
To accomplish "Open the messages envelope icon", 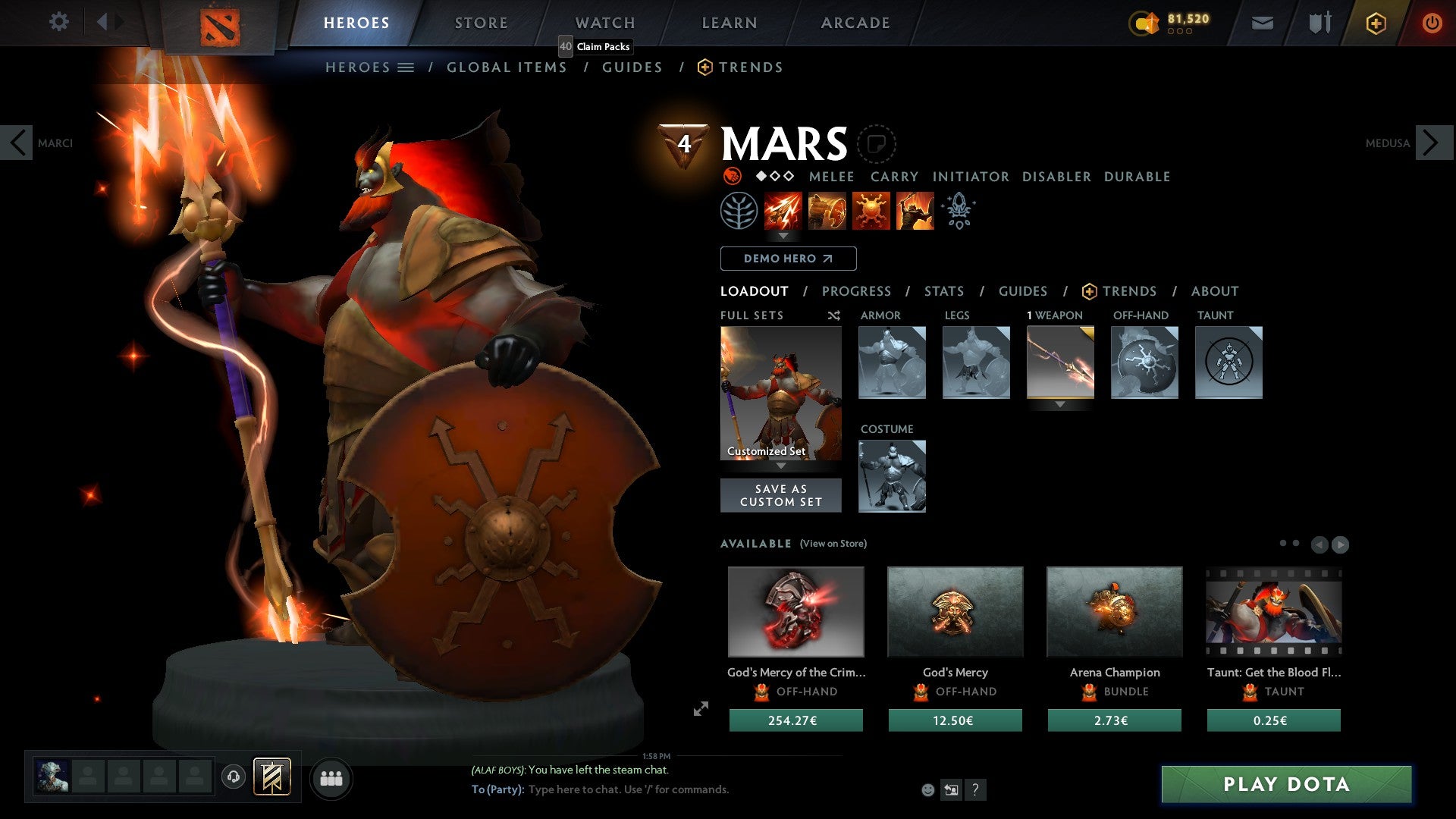I will click(1263, 22).
